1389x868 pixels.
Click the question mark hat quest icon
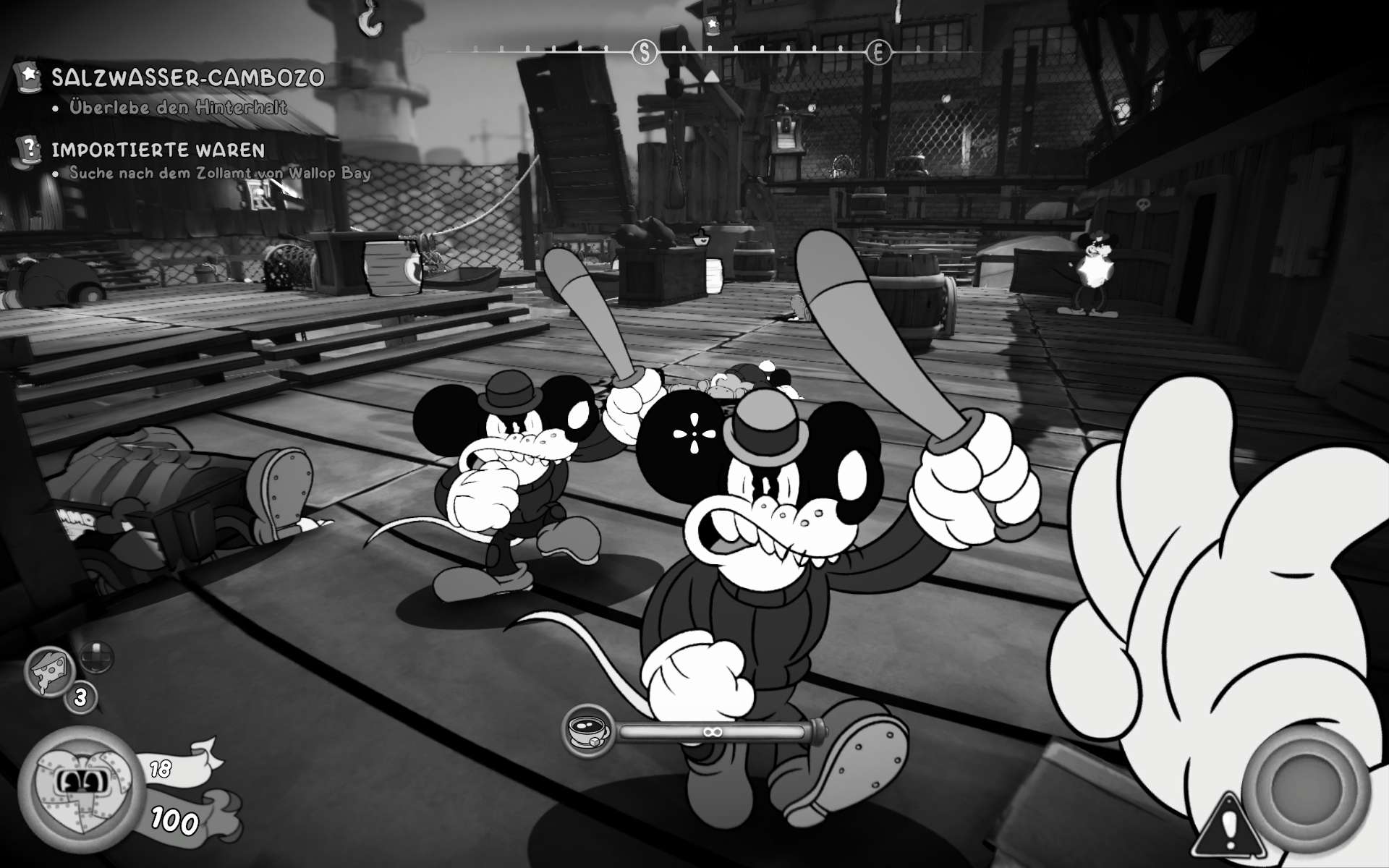30,148
